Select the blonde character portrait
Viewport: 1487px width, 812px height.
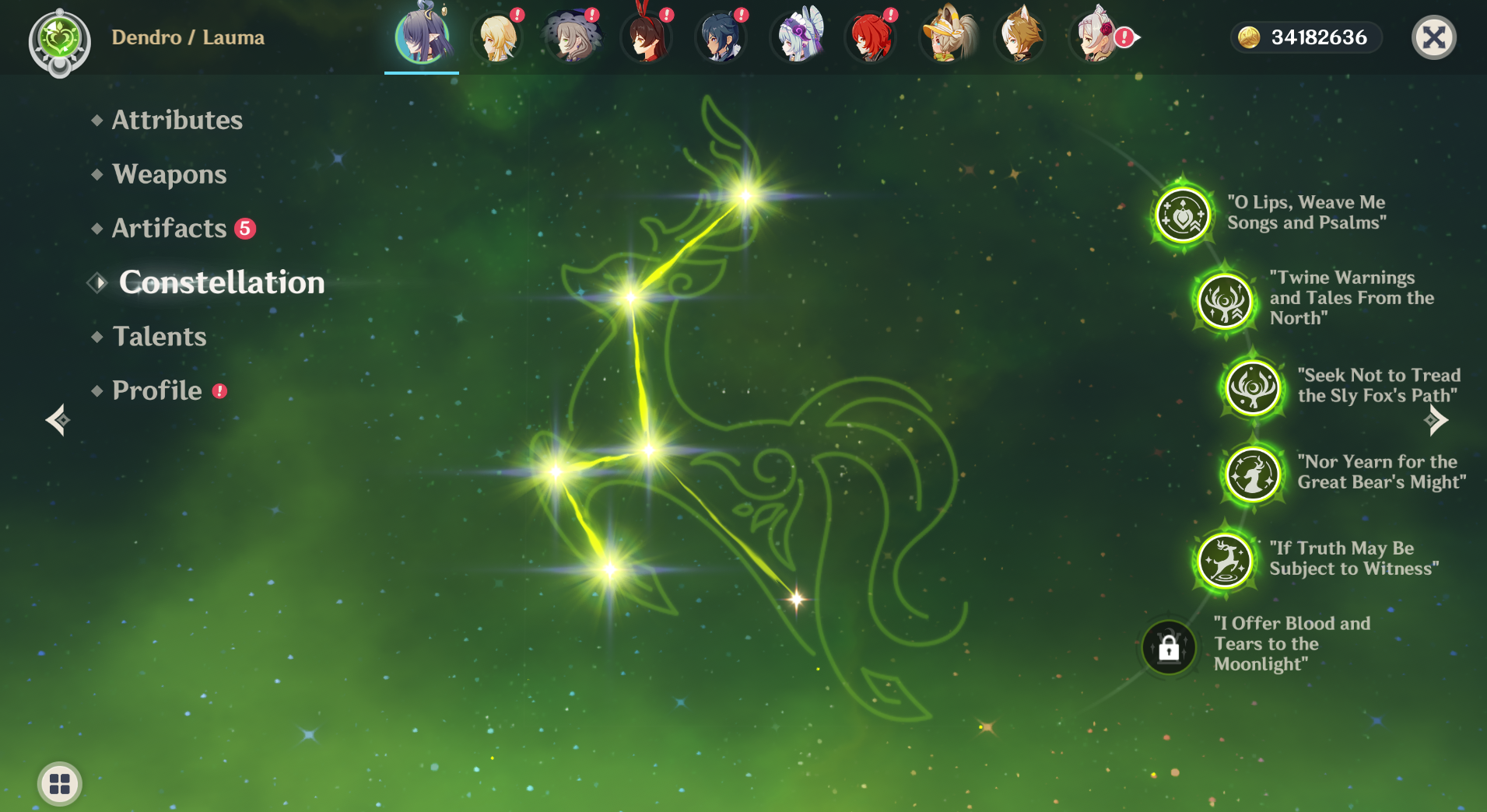pos(498,37)
